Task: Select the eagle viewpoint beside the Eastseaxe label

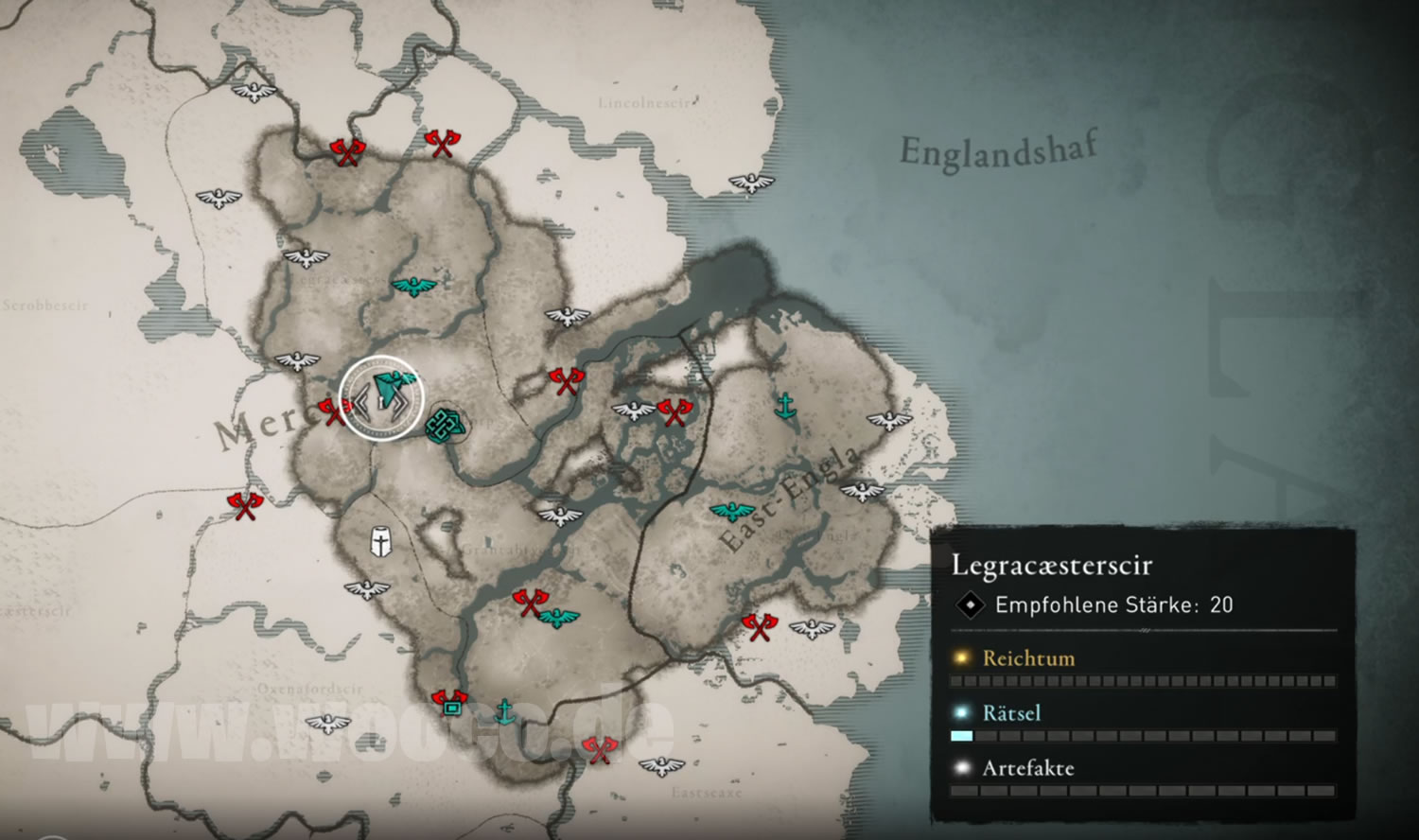Action: tap(661, 764)
